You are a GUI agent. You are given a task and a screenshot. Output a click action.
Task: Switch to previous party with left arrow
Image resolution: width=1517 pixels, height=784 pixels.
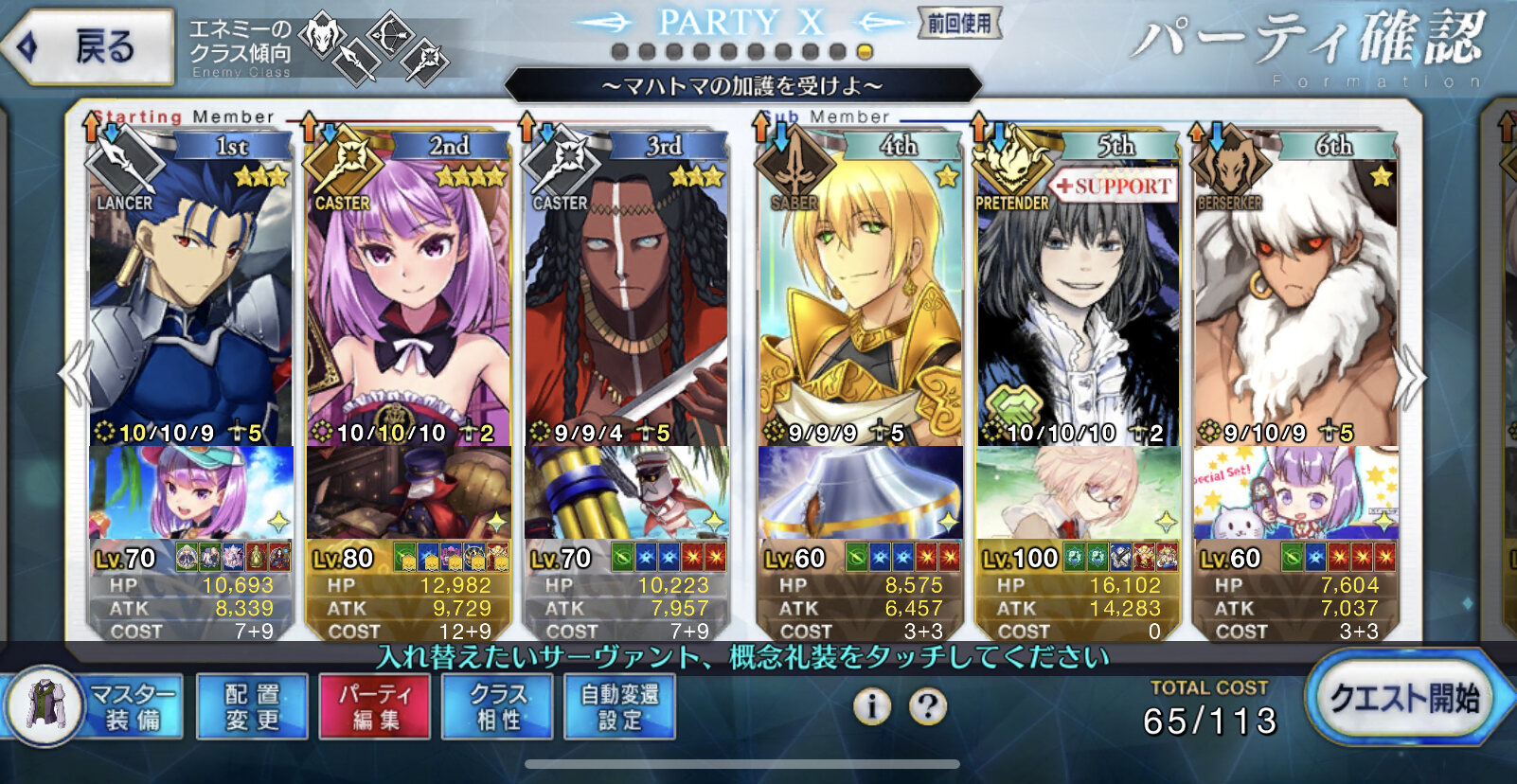pos(74,377)
